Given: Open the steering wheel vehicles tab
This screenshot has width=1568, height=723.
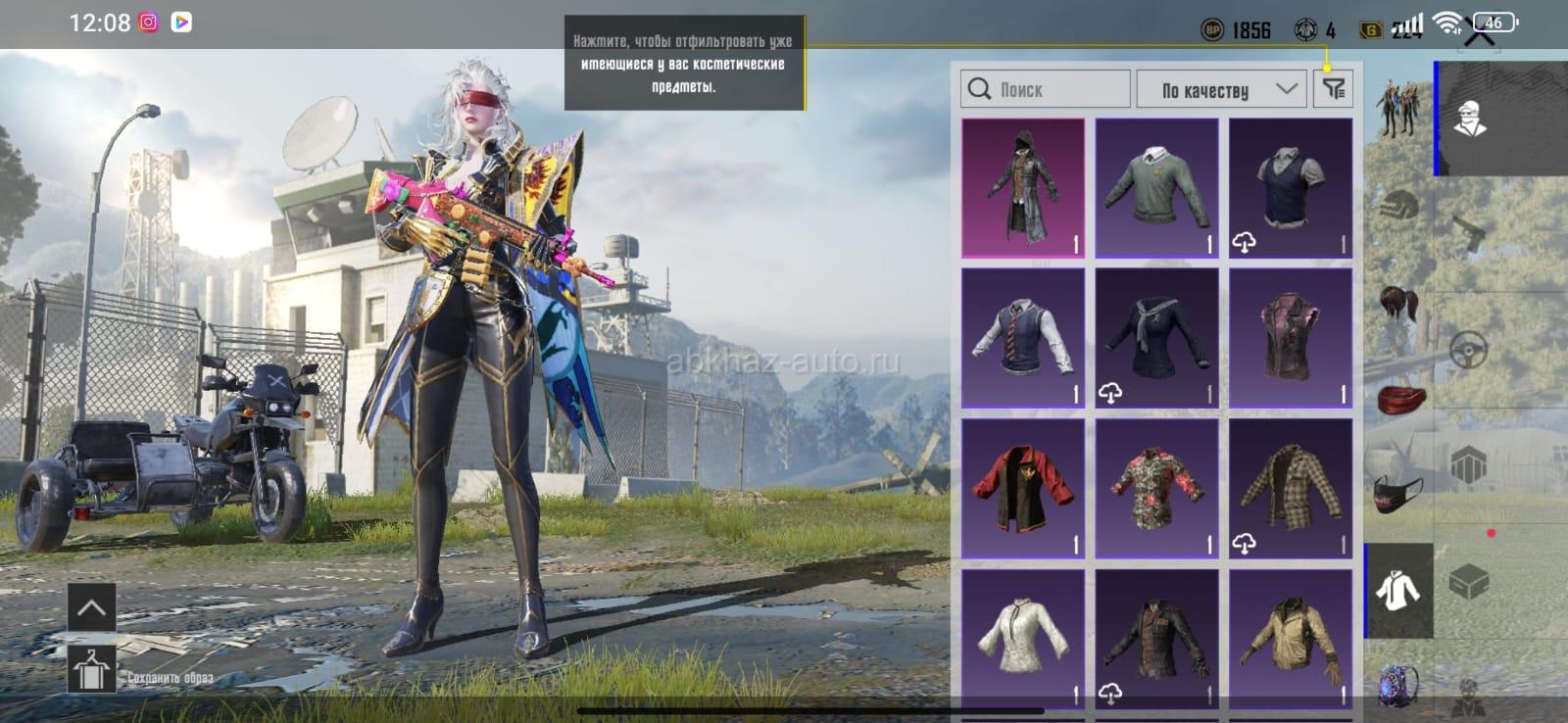Looking at the screenshot, I should click(x=1469, y=350).
